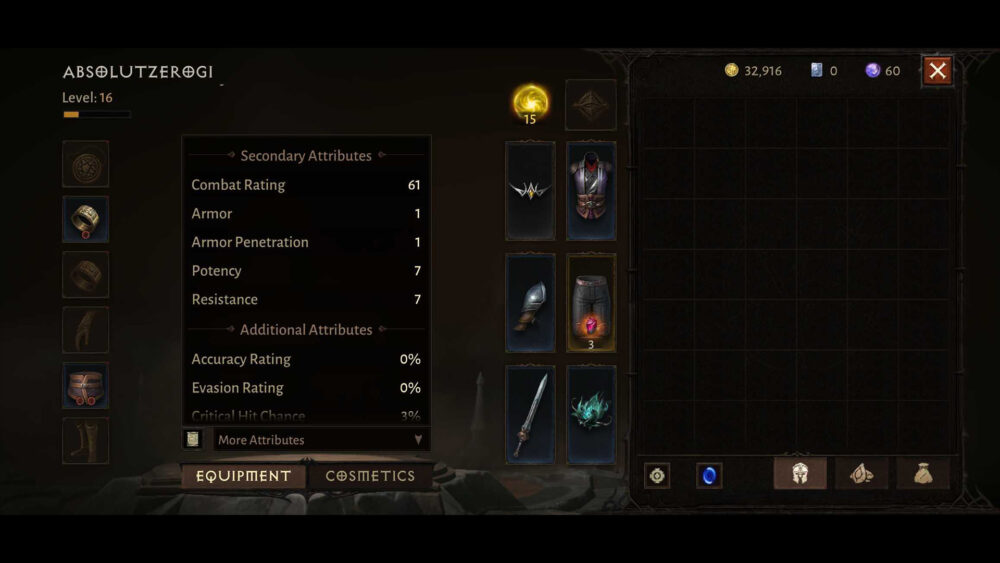Open the glowing golden orb icon
1000x563 pixels.
530,101
